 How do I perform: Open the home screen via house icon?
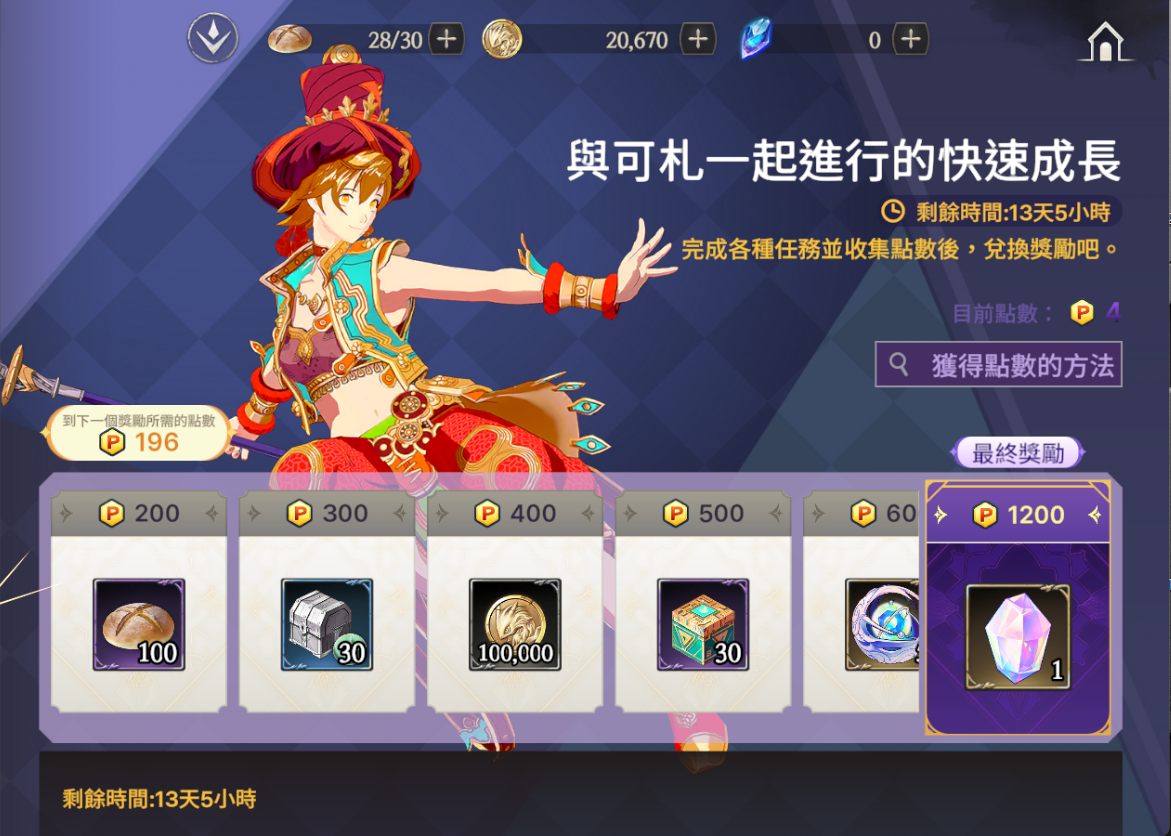pos(1104,42)
